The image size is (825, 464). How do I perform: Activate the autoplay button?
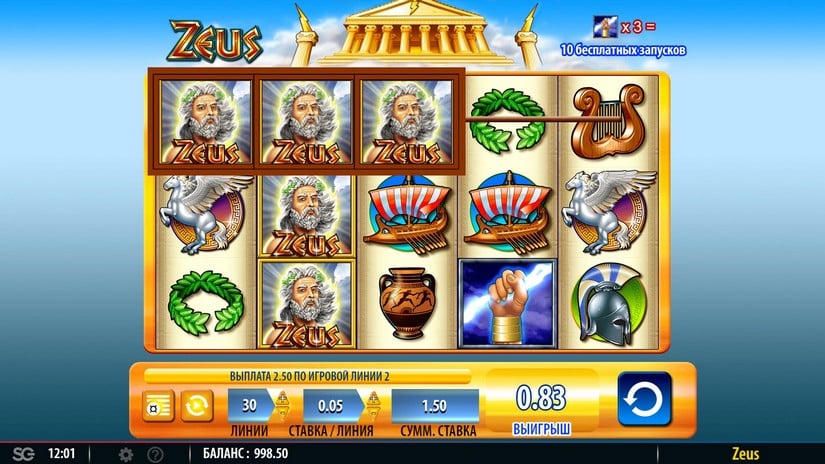(195, 405)
